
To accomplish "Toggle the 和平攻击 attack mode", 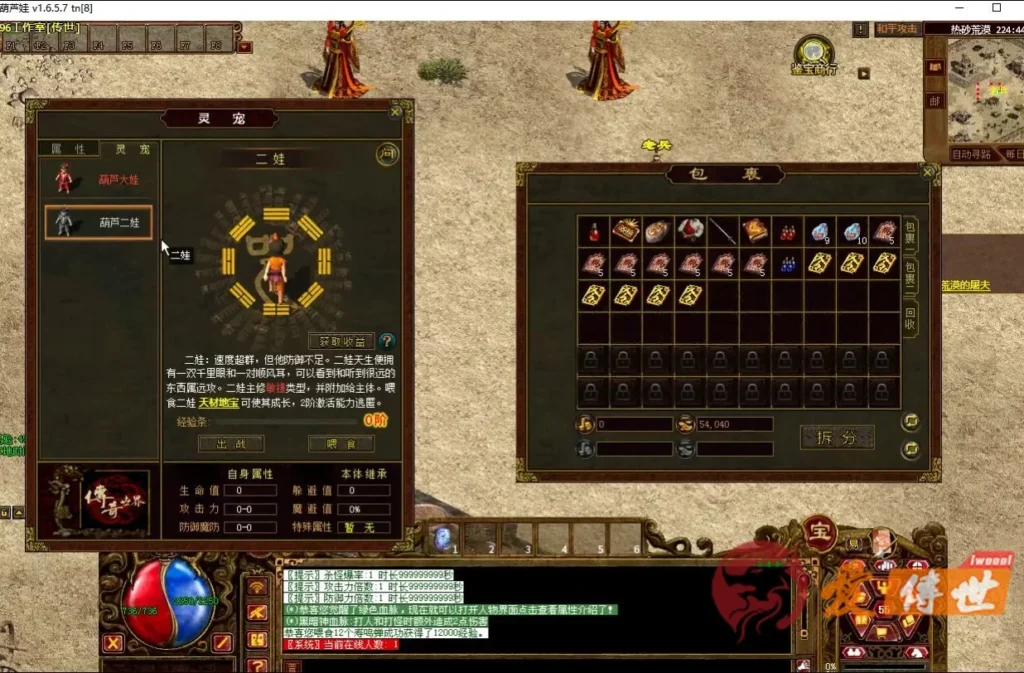I will (896, 30).
